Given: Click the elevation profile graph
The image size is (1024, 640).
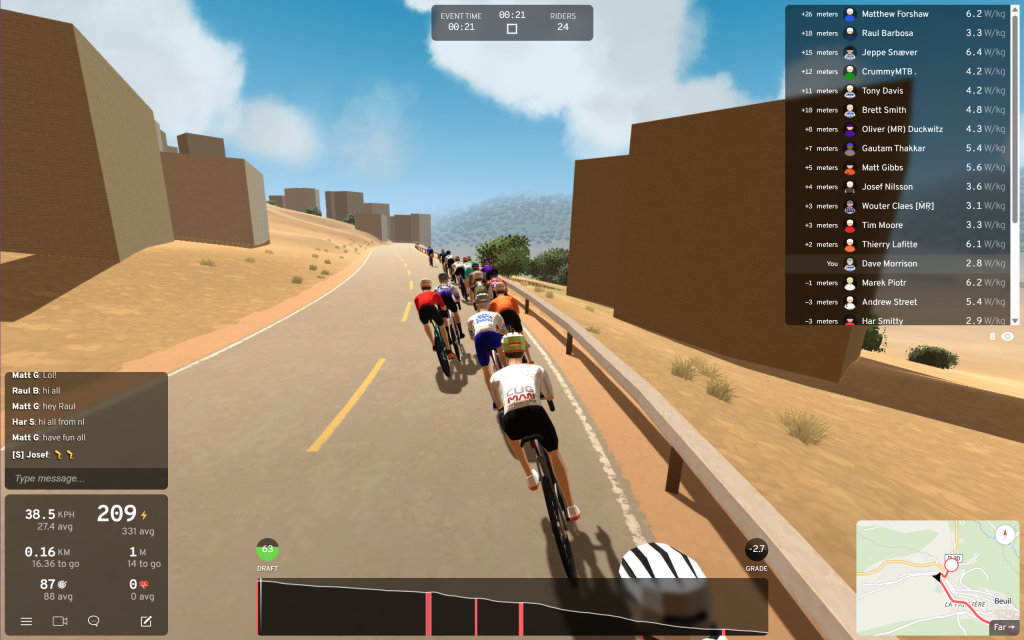Looking at the screenshot, I should pyautogui.click(x=511, y=607).
